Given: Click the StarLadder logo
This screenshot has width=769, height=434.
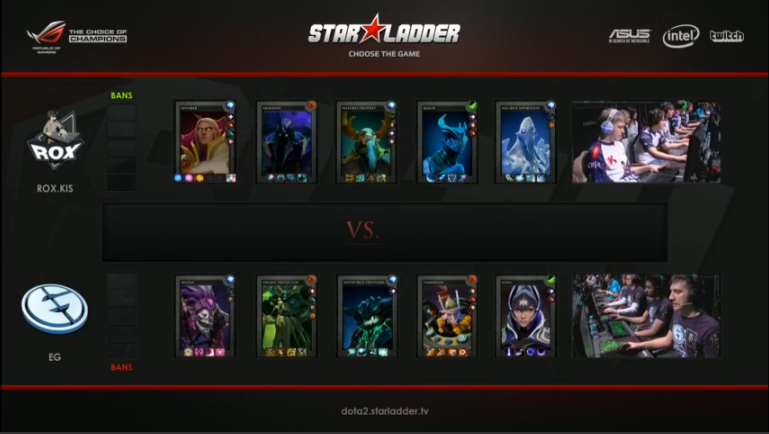Looking at the screenshot, I should click(384, 32).
